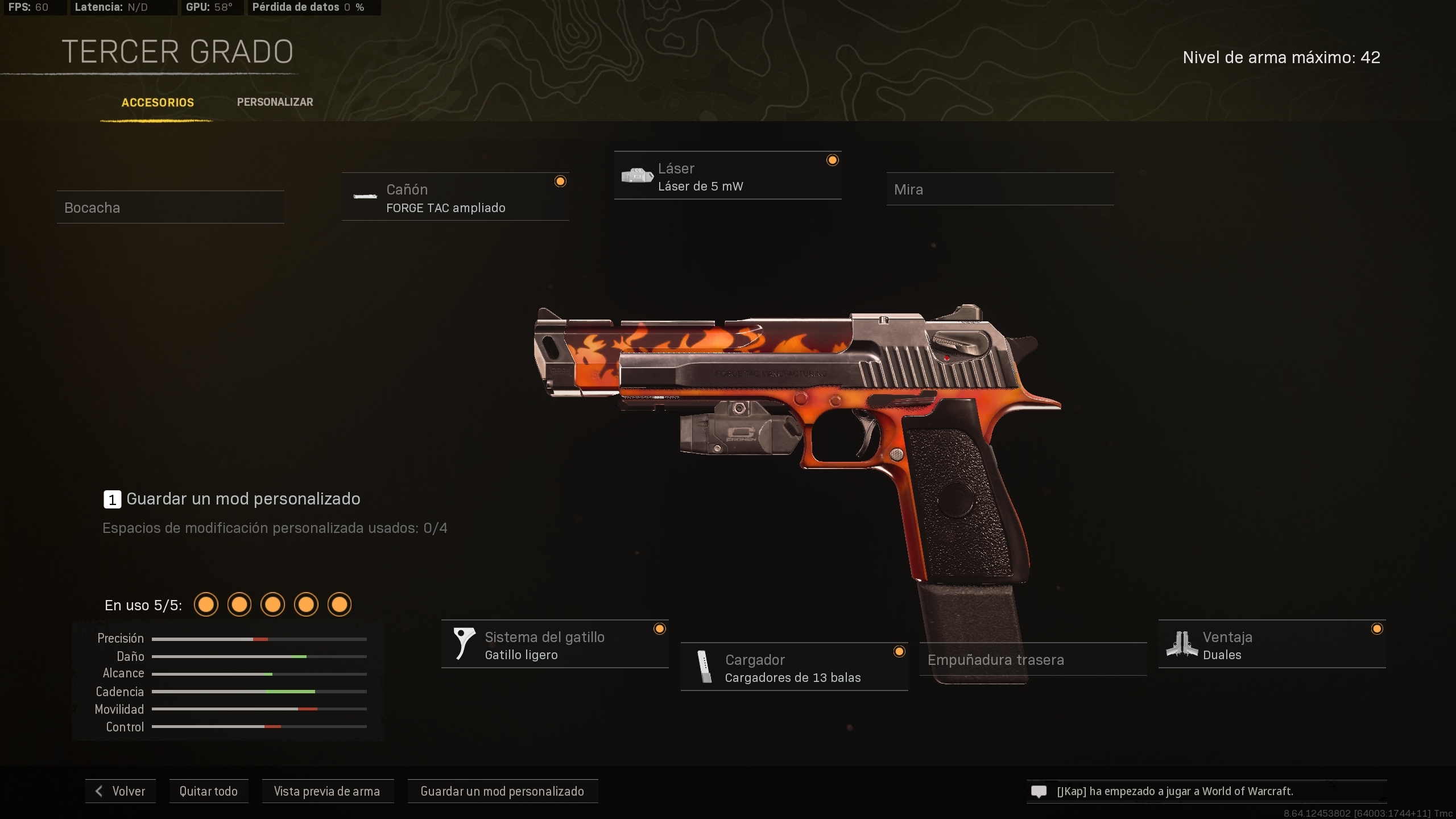Select the Accesorios tab
Viewport: 1456px width, 819px height.
pos(157,103)
